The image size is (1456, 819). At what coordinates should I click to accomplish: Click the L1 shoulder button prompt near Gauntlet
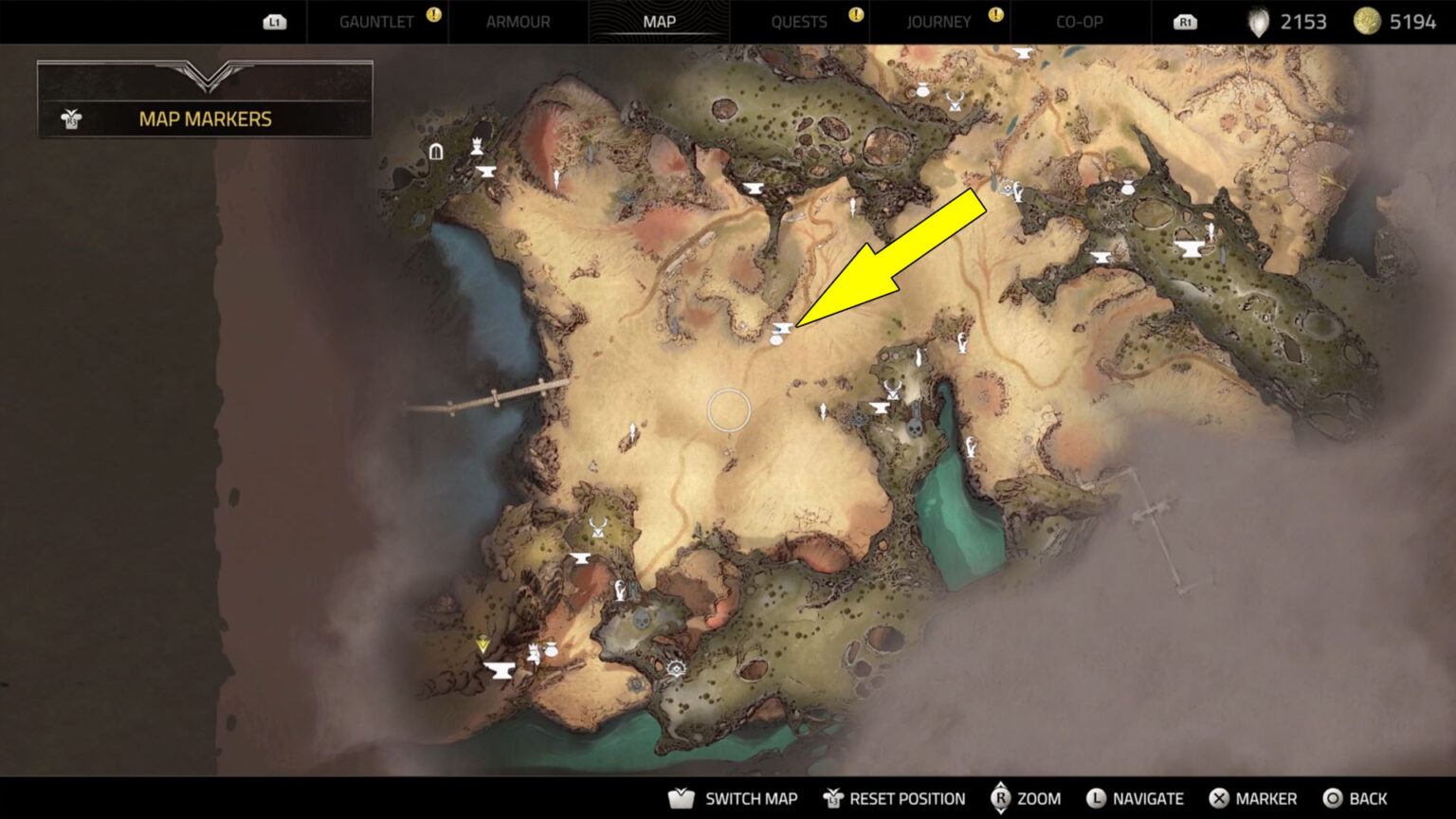(x=274, y=21)
